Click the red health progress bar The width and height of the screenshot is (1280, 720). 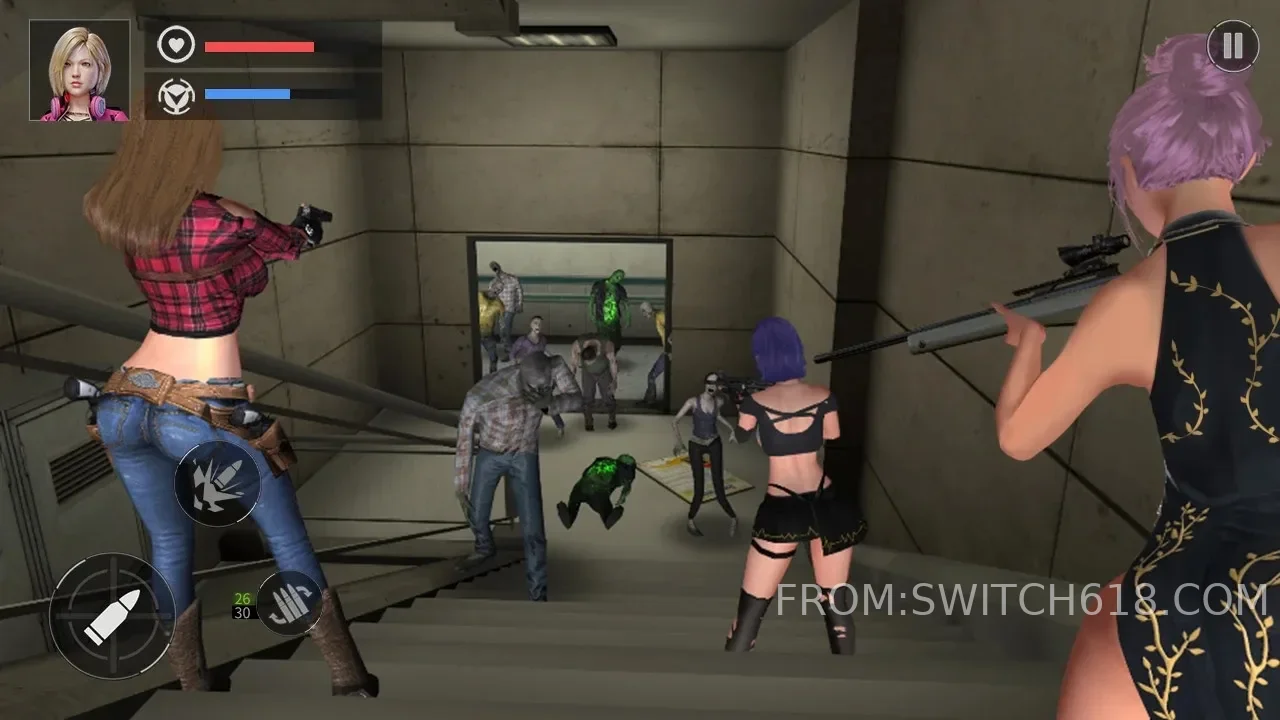(x=258, y=46)
